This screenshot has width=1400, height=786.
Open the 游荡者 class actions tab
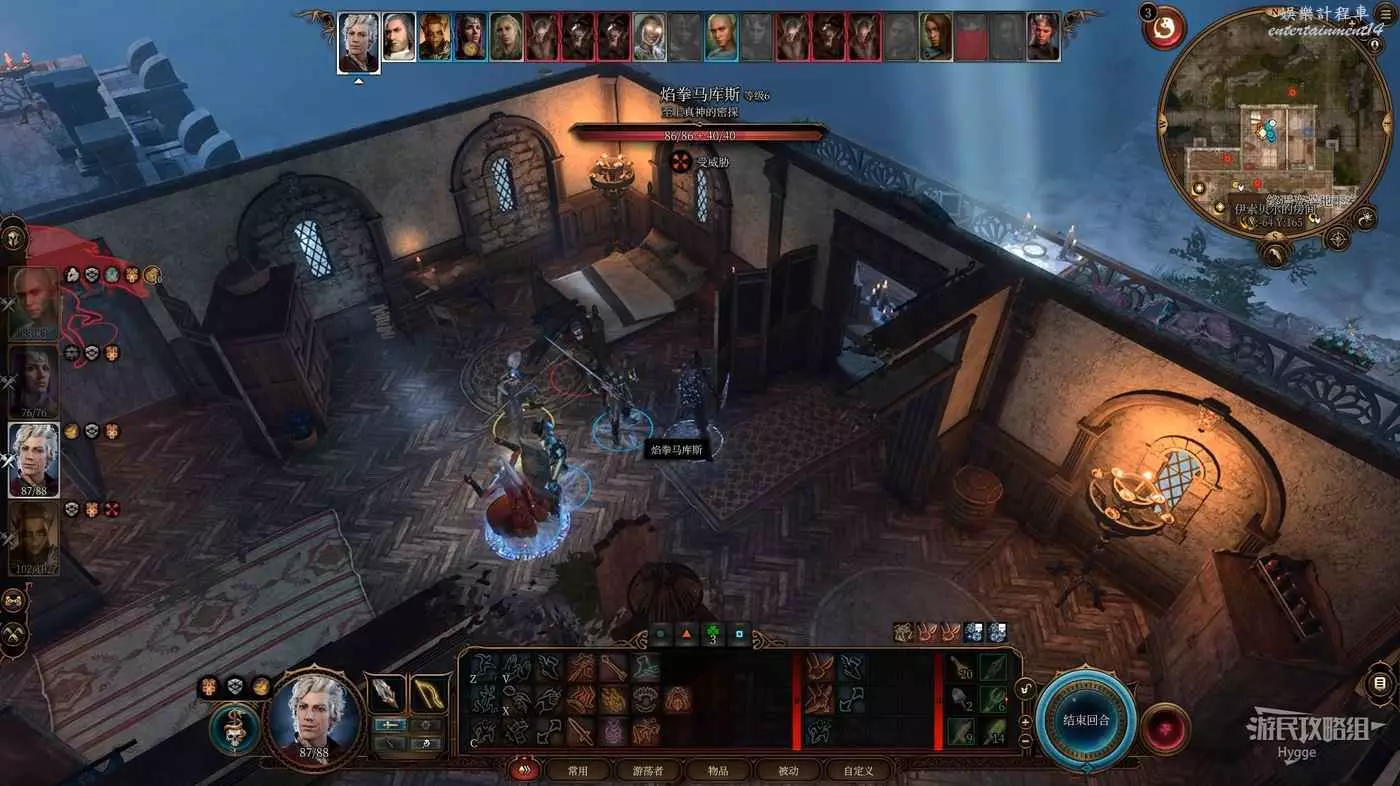647,770
